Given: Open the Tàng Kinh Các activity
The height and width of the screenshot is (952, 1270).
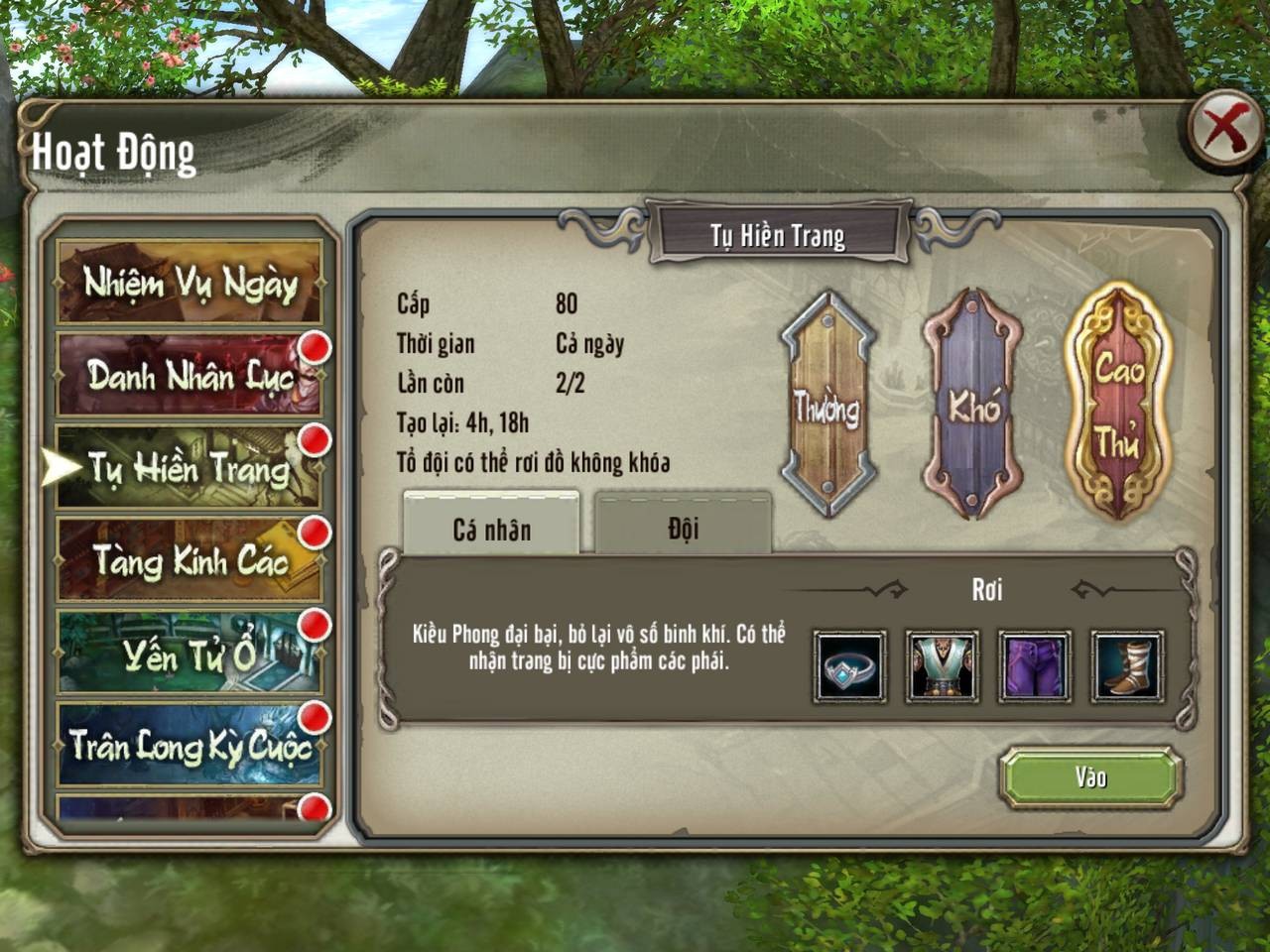Looking at the screenshot, I should coord(189,561).
